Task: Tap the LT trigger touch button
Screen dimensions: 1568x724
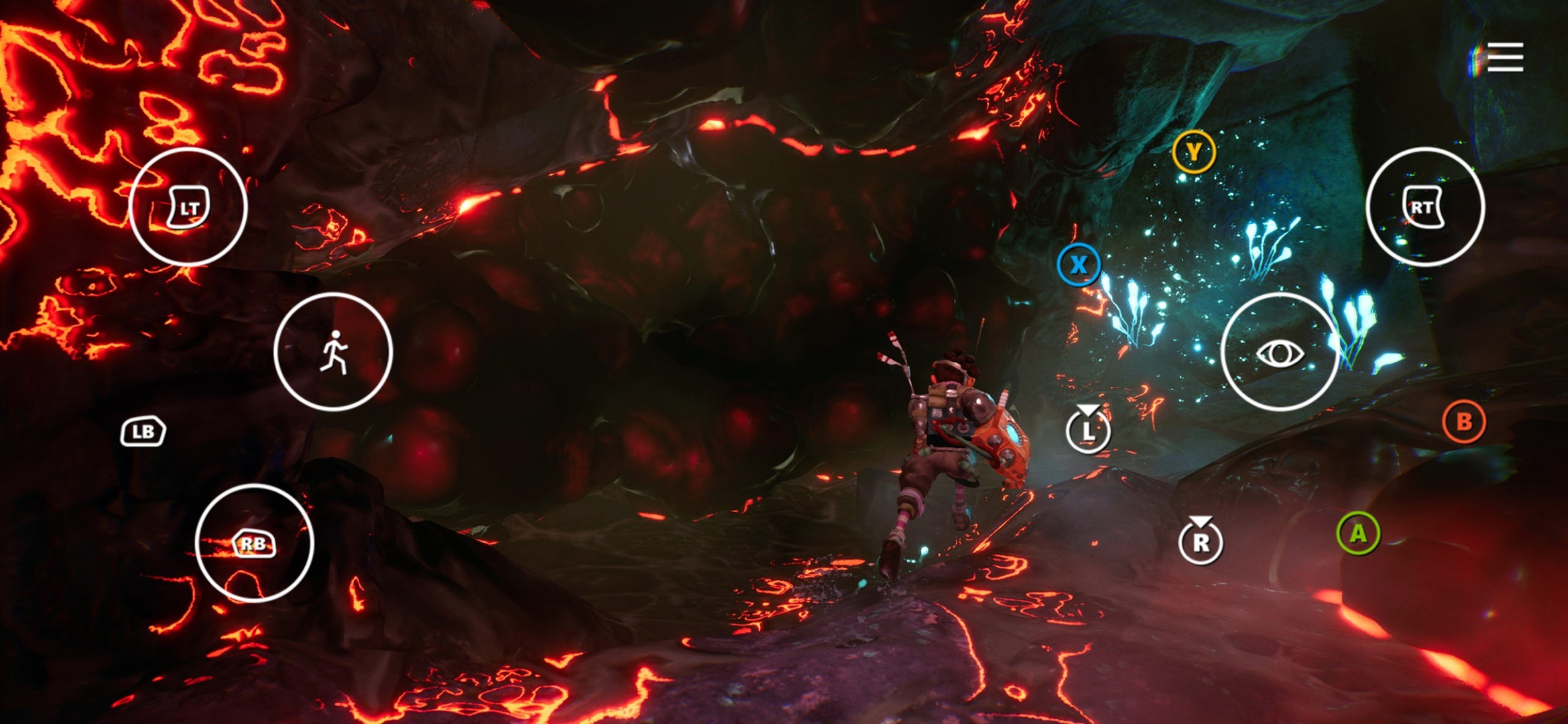Action: tap(188, 207)
